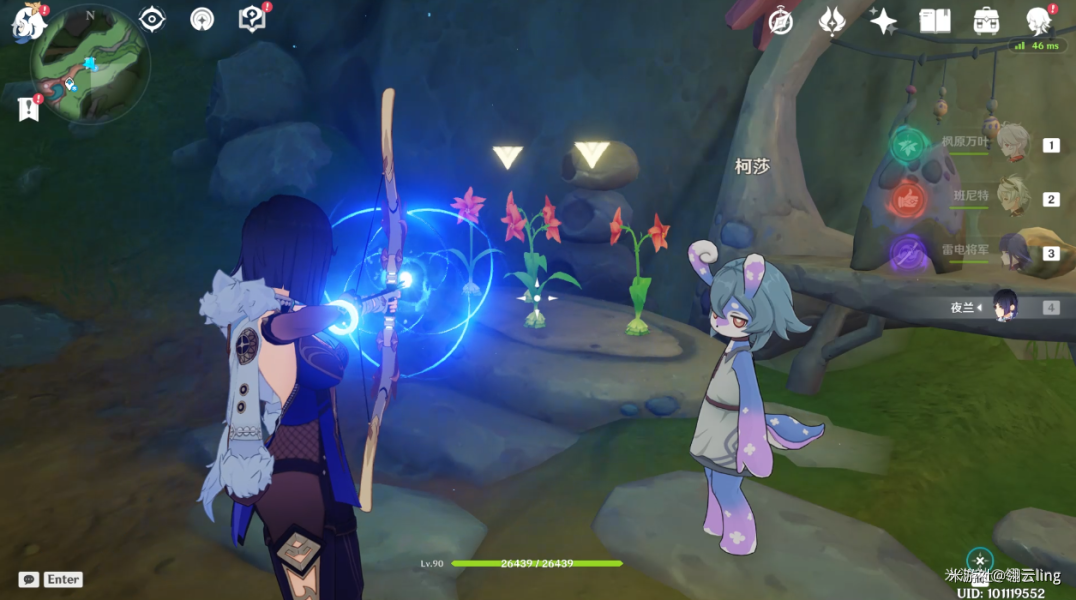Open the chat speech bubble

pyautogui.click(x=29, y=579)
